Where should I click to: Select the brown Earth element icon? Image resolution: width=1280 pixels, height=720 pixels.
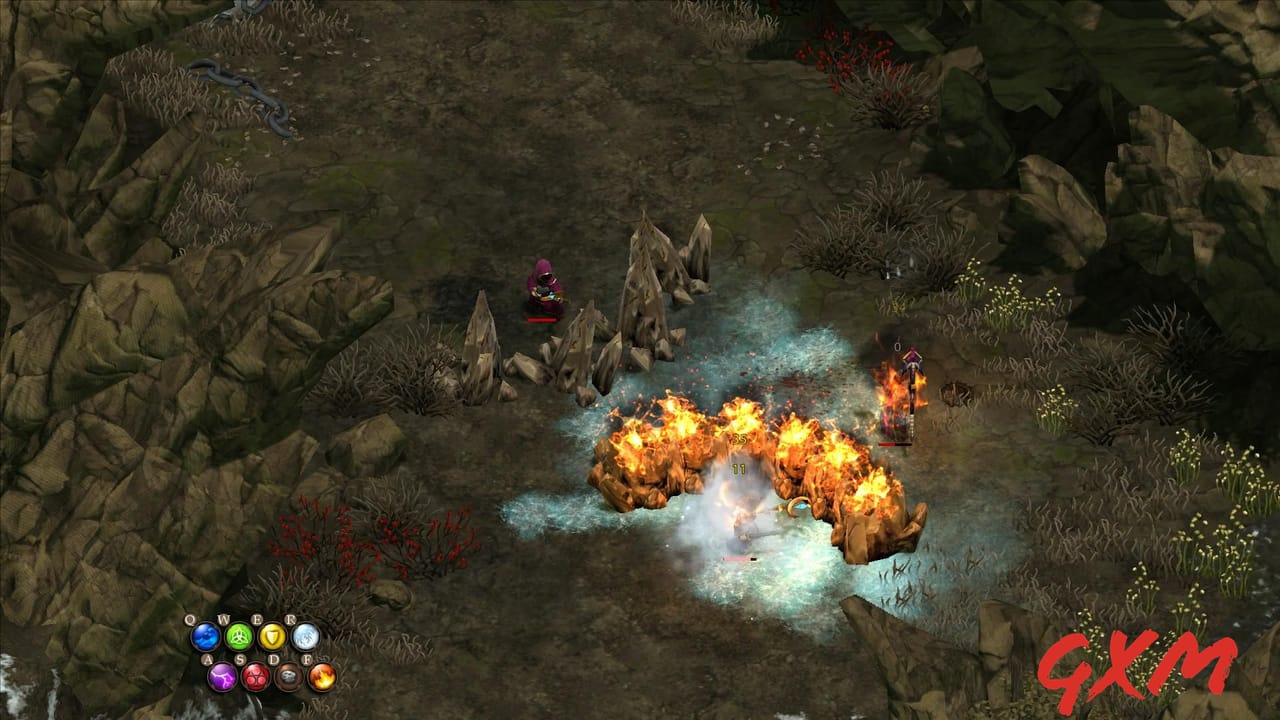290,678
